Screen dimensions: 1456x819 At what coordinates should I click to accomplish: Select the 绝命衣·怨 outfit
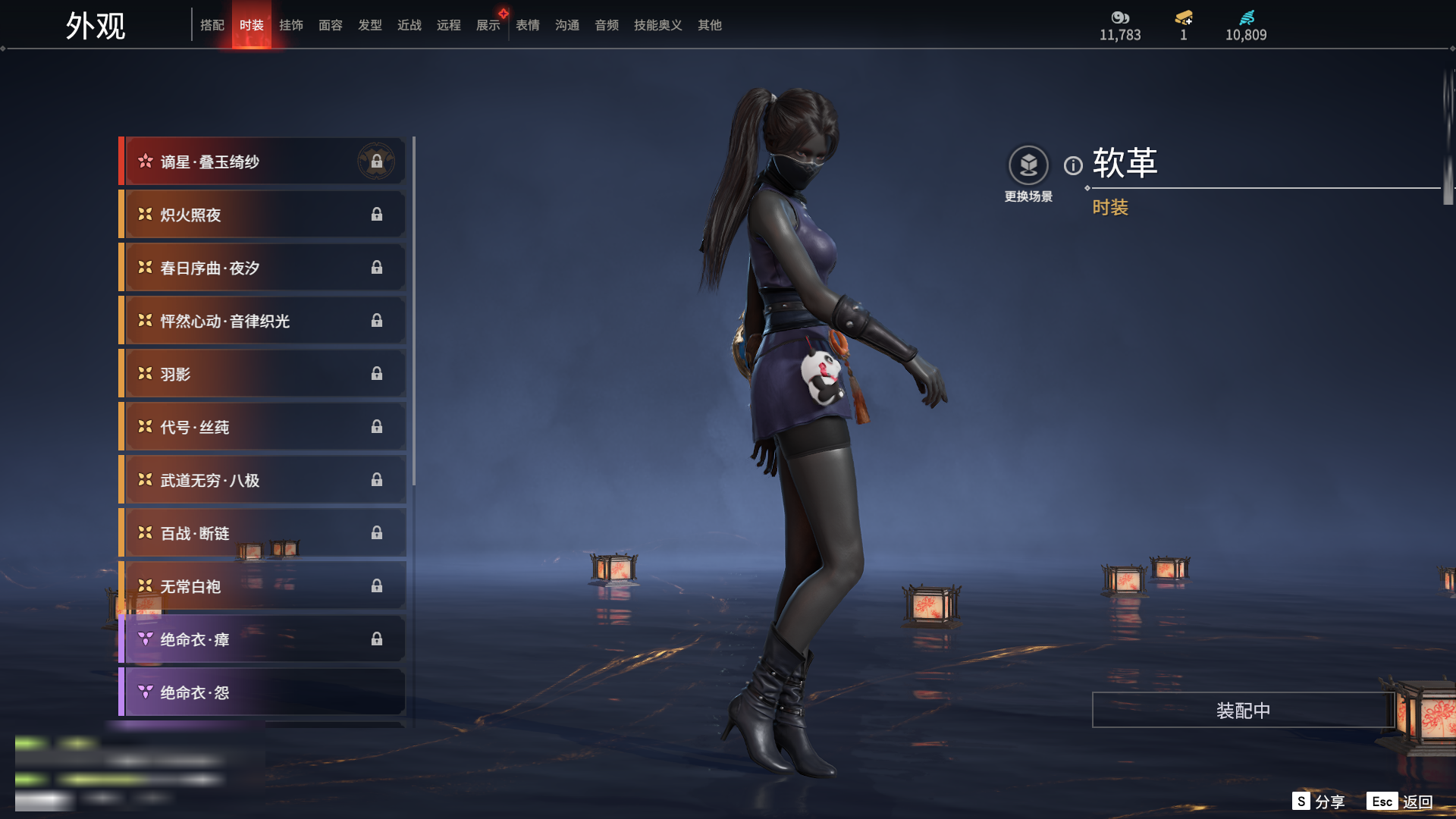262,692
